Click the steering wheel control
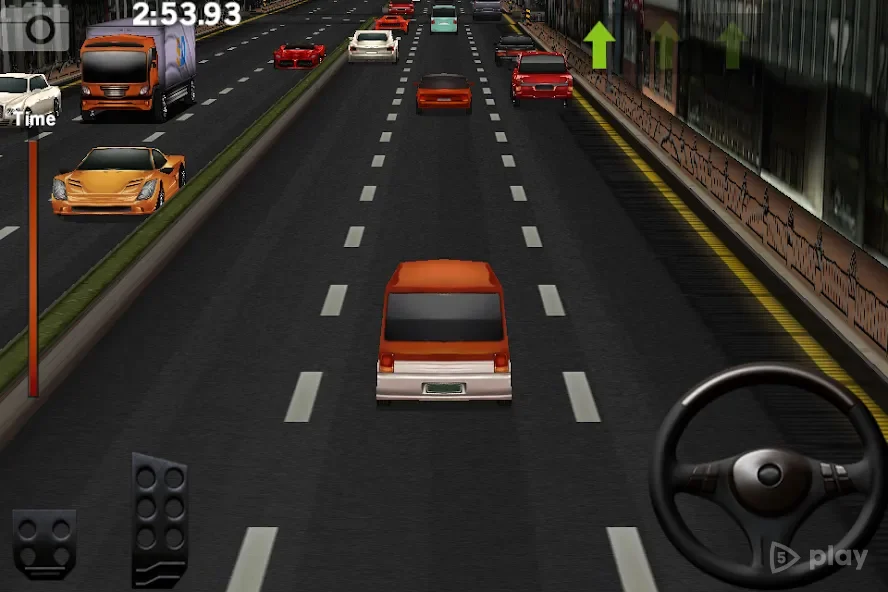This screenshot has height=592, width=888. (x=767, y=474)
